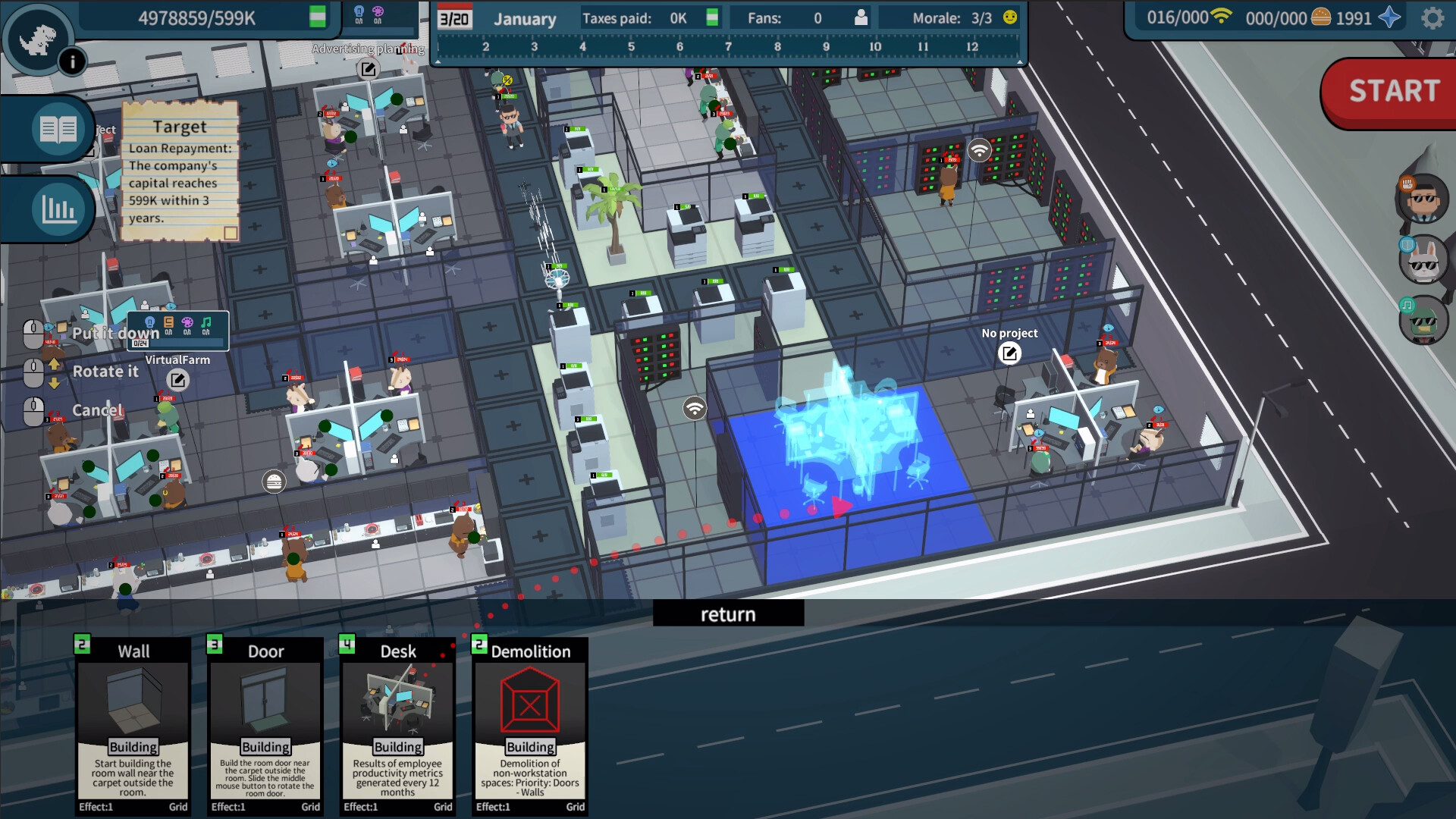Click the return button

pyautogui.click(x=728, y=613)
